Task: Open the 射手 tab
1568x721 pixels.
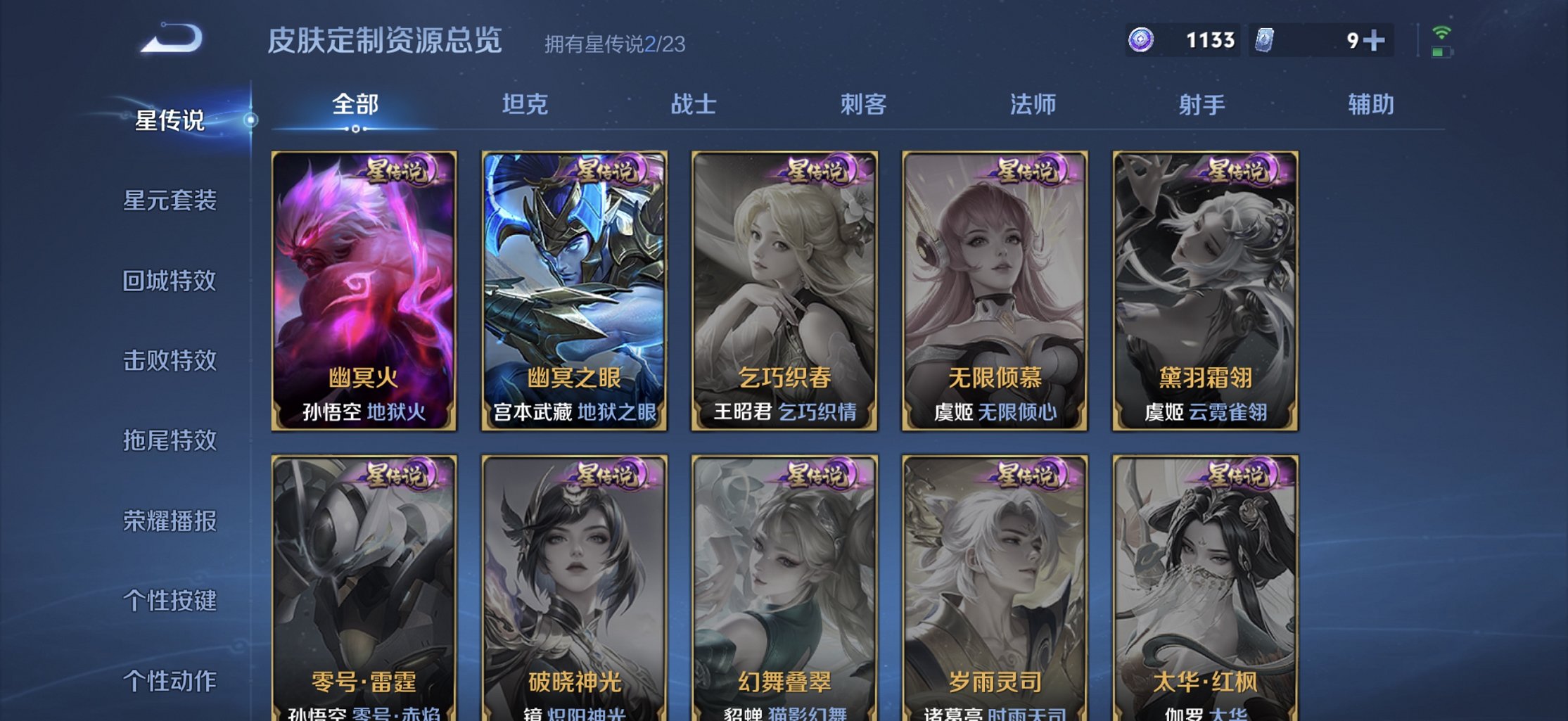Action: tap(1202, 104)
